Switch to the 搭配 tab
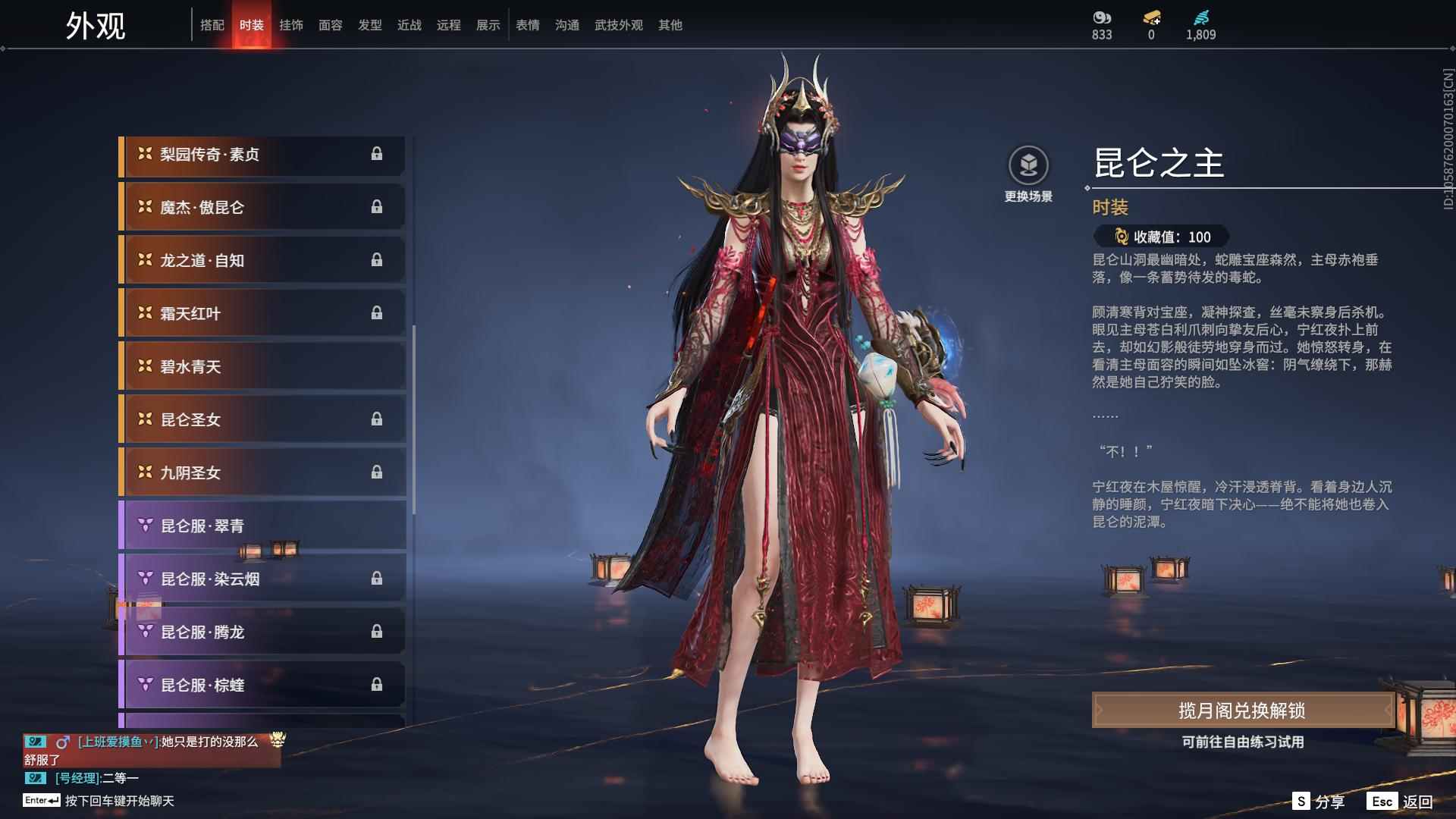This screenshot has height=819, width=1456. click(213, 24)
